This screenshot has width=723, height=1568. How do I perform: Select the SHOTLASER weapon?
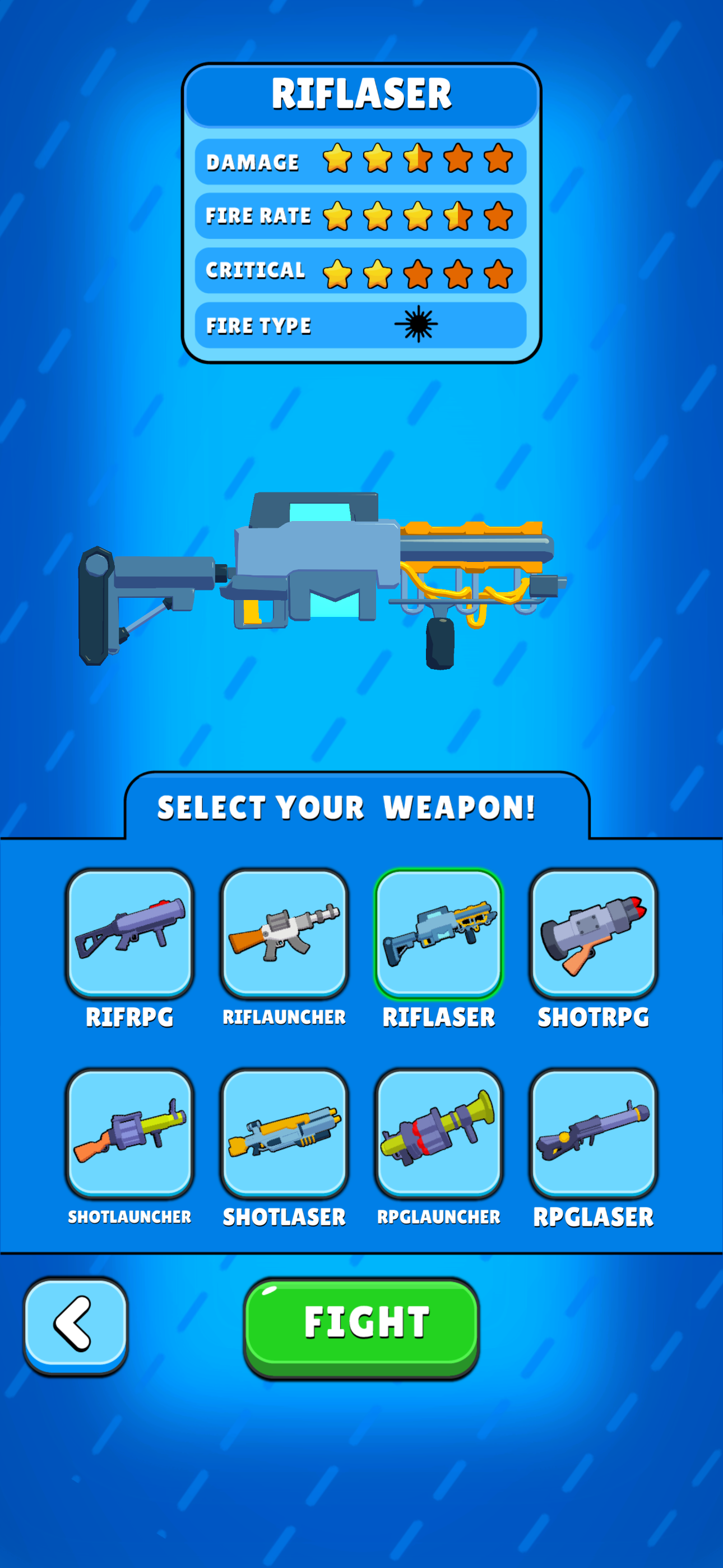tap(284, 1137)
